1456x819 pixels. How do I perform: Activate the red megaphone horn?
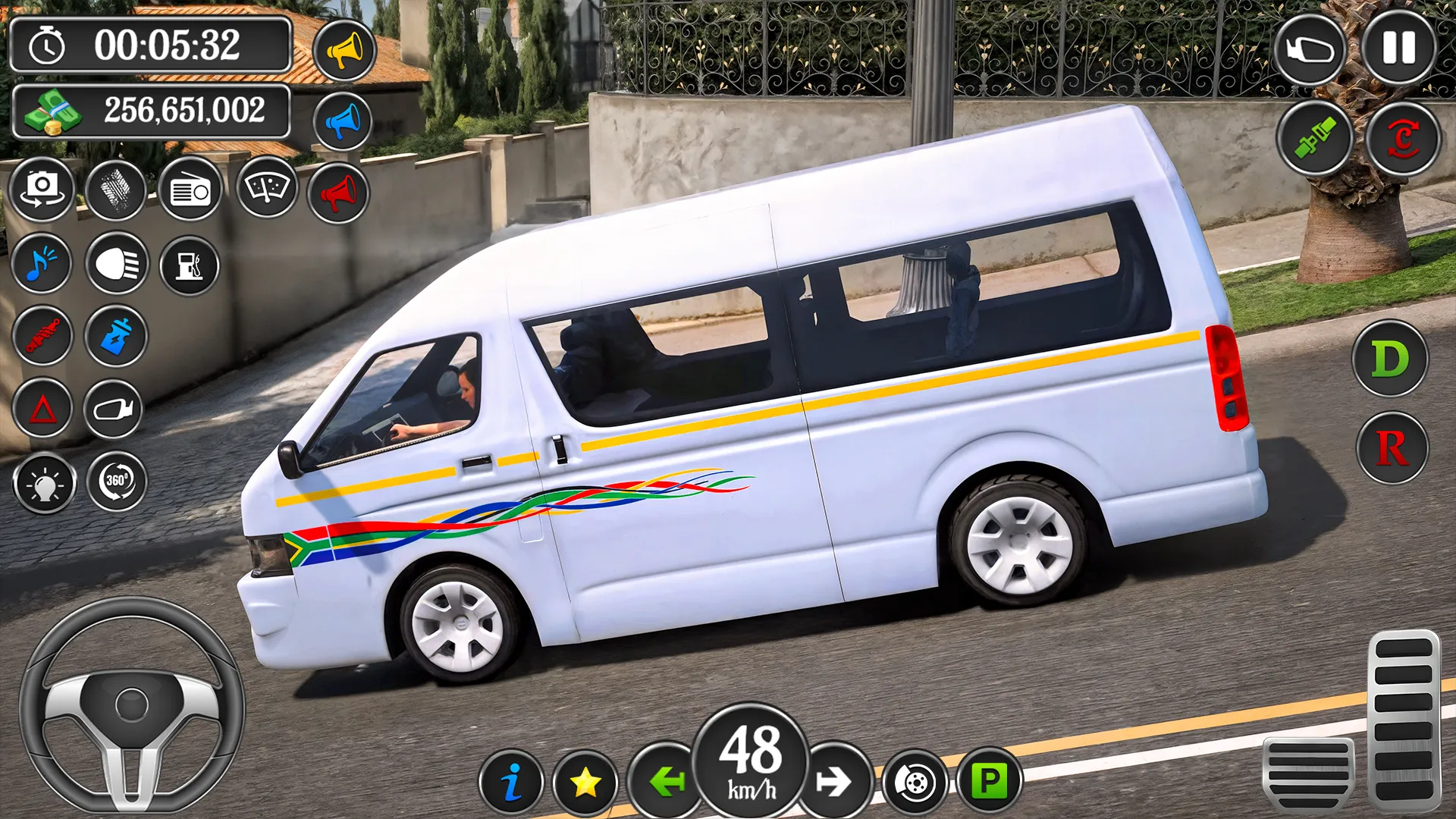point(338,193)
